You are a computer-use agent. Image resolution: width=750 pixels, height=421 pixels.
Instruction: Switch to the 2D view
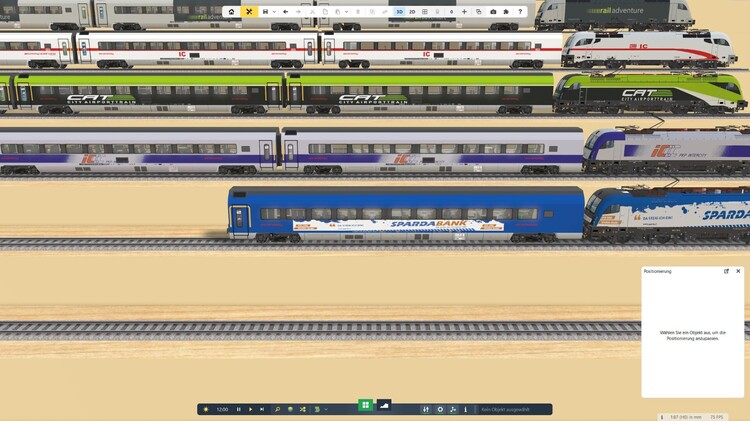point(412,12)
